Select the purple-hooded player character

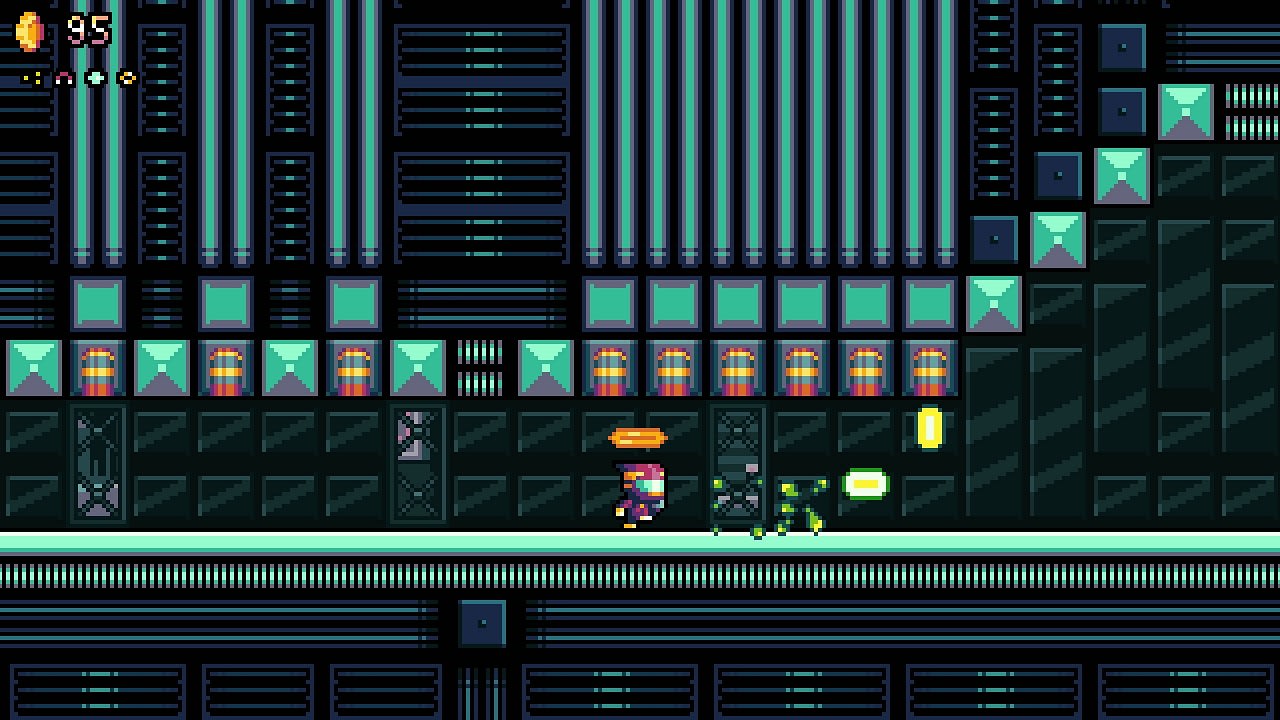[x=640, y=495]
